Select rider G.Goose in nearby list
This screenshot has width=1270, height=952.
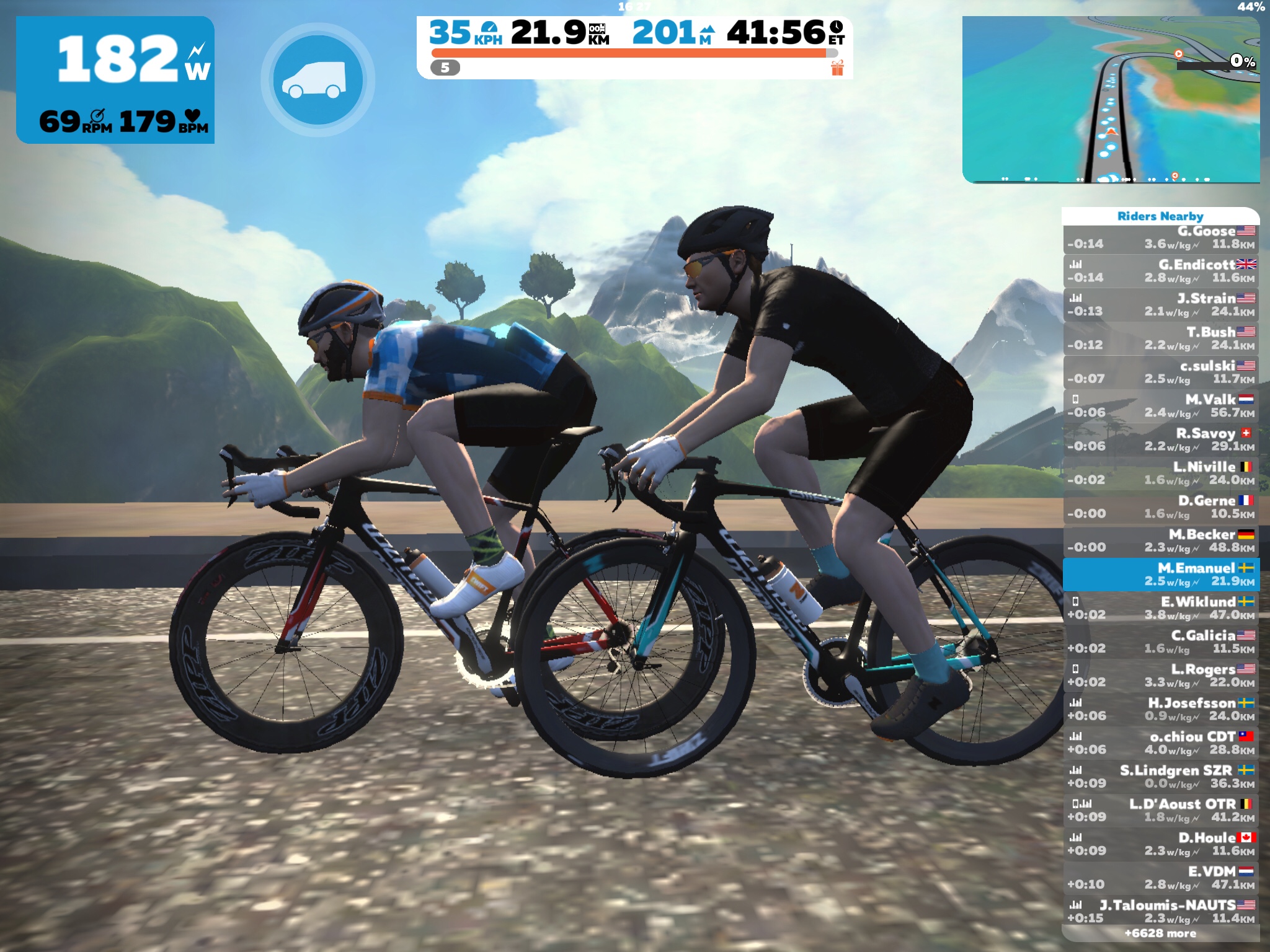pos(1160,238)
